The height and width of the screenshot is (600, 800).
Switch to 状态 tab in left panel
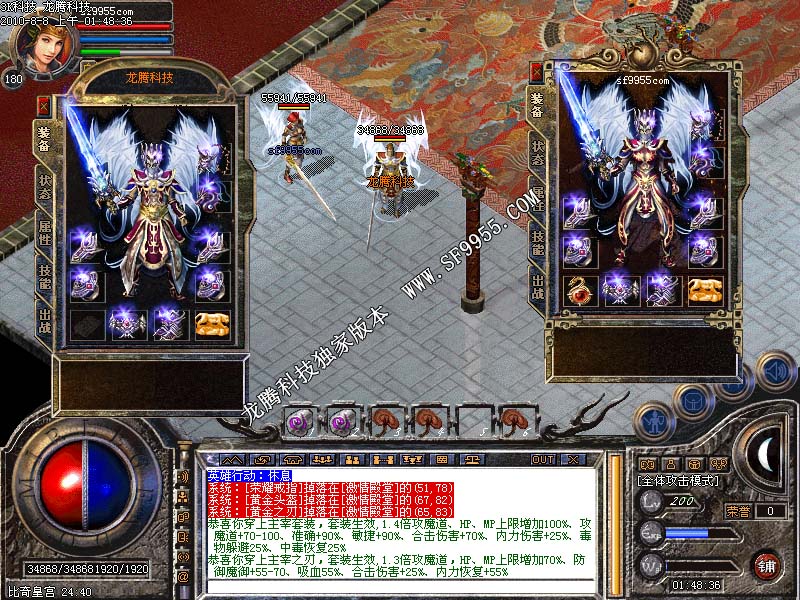point(45,183)
